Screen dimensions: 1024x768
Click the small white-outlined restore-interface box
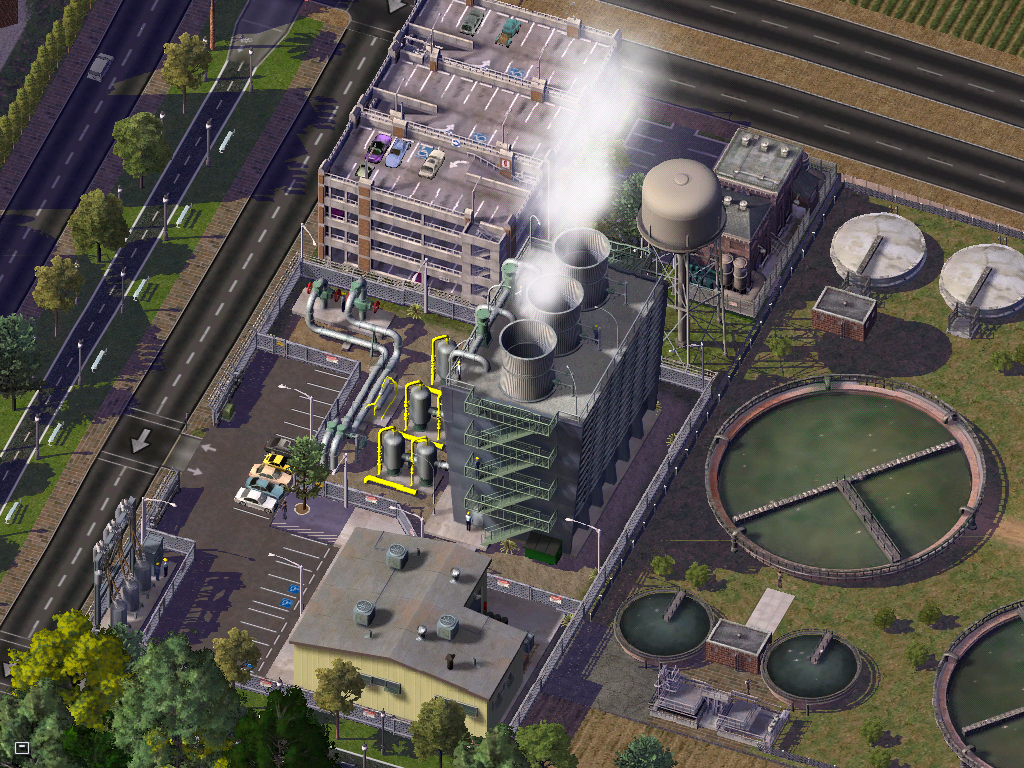[22, 747]
